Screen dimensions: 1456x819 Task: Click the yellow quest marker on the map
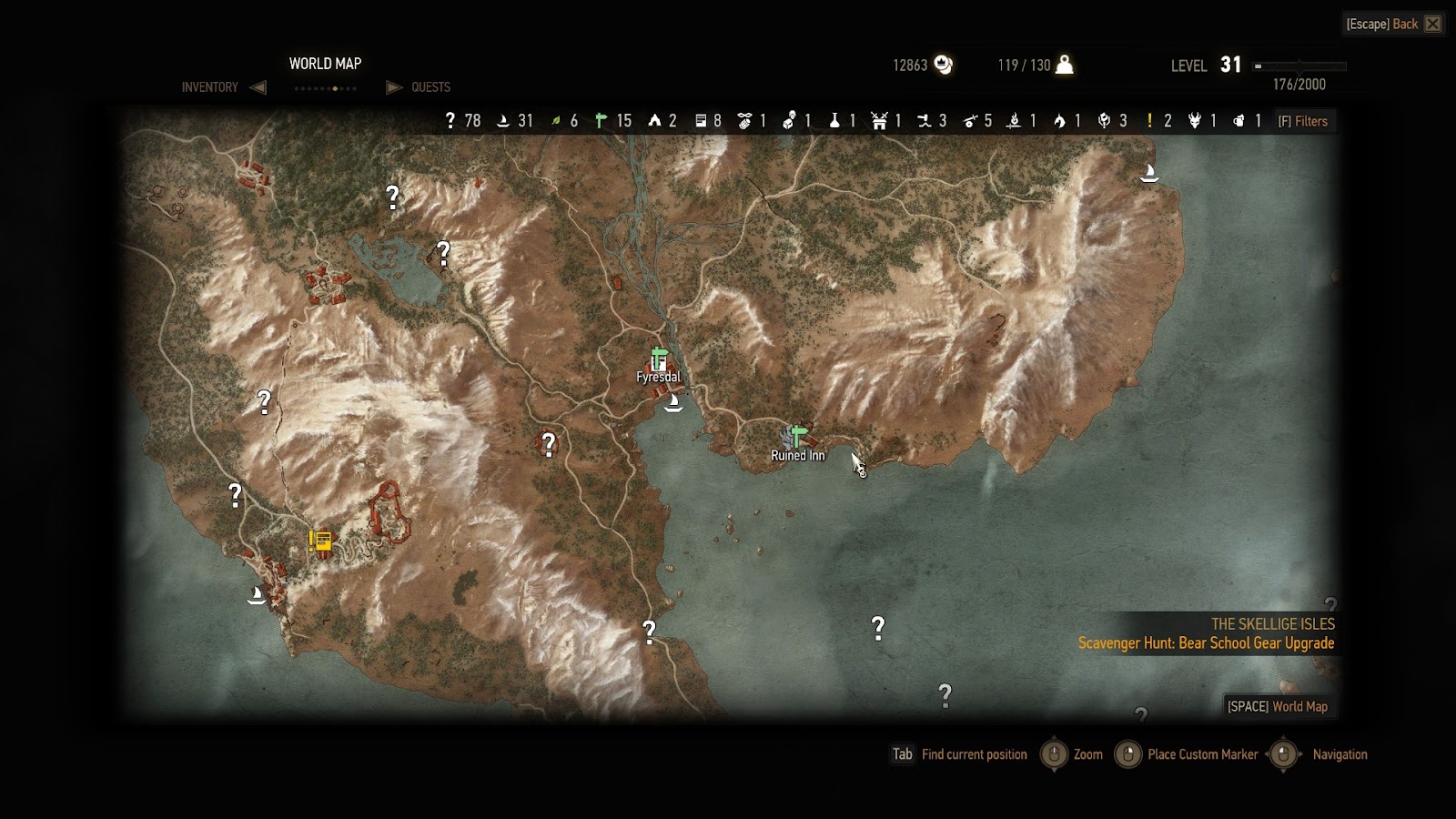pos(320,541)
